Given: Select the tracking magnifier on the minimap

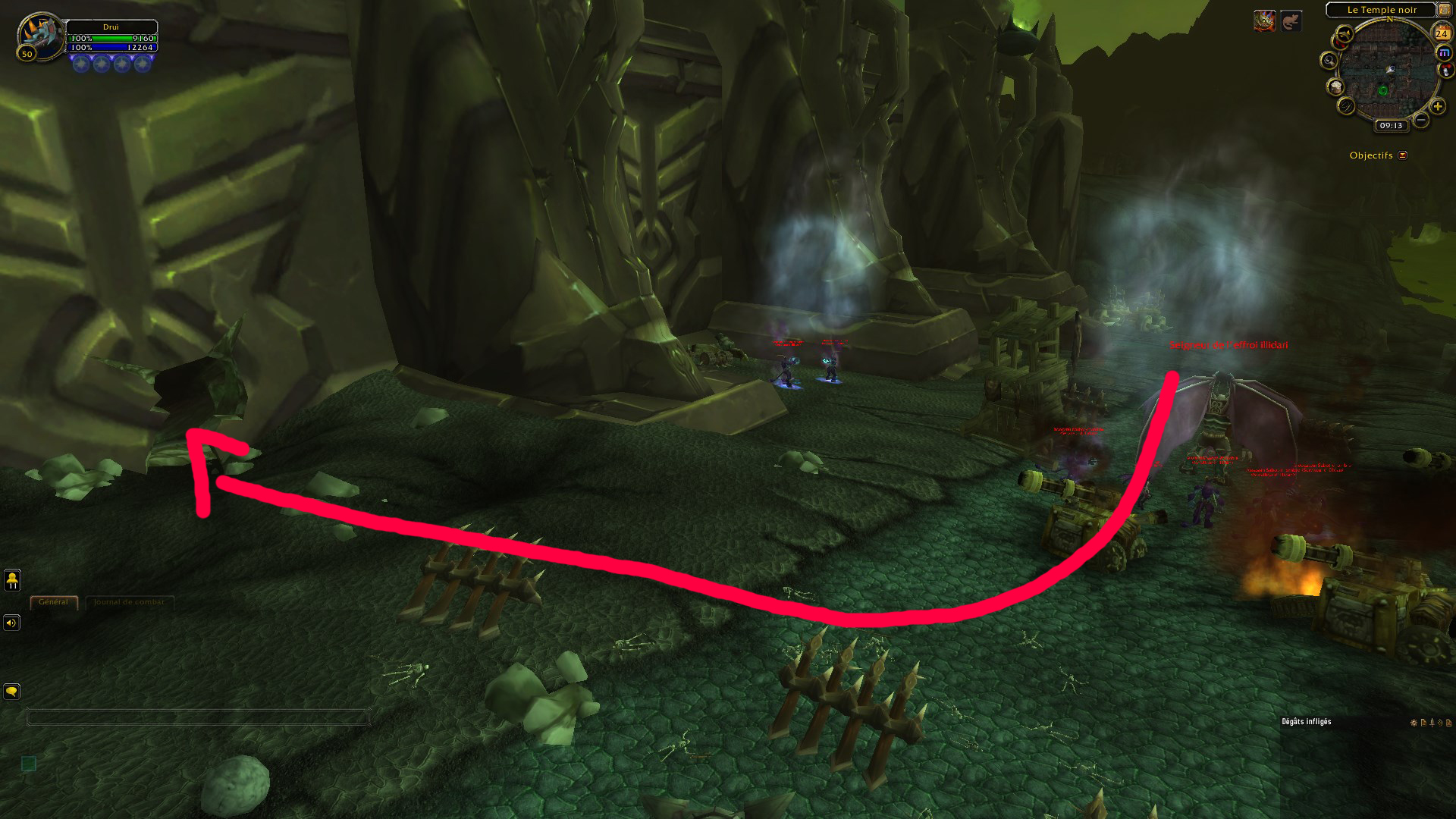Looking at the screenshot, I should point(1329,61).
